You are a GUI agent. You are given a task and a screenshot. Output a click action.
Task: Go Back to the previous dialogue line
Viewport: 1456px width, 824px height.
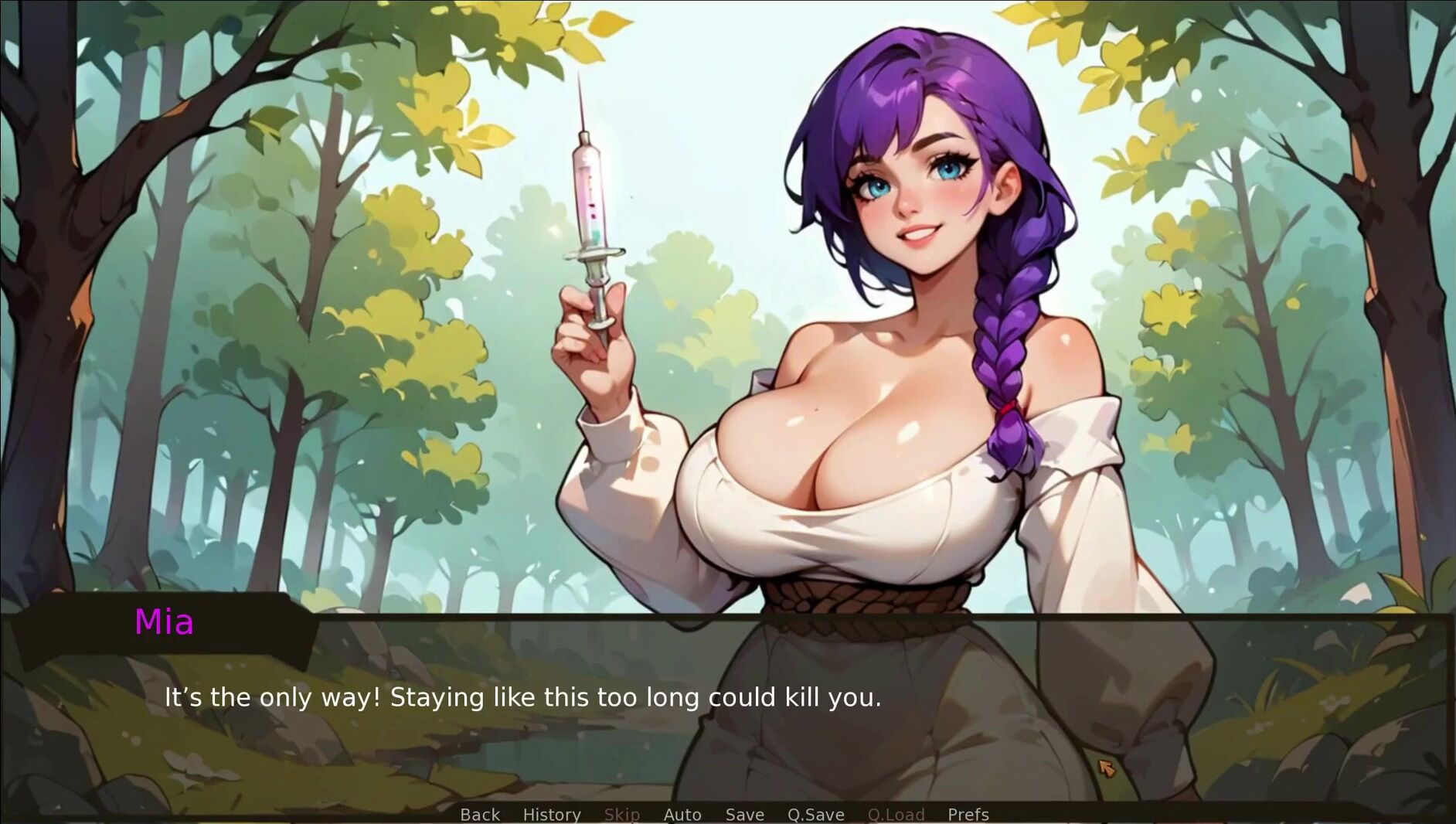click(x=480, y=815)
